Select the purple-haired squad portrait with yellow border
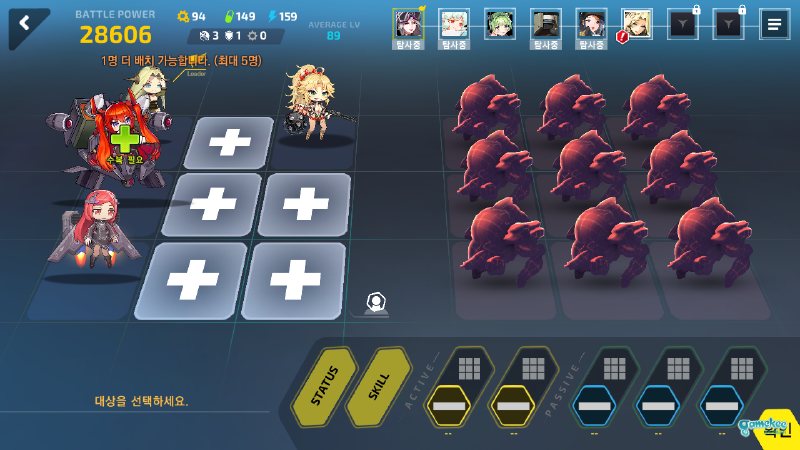The height and width of the screenshot is (450, 800). 408,23
